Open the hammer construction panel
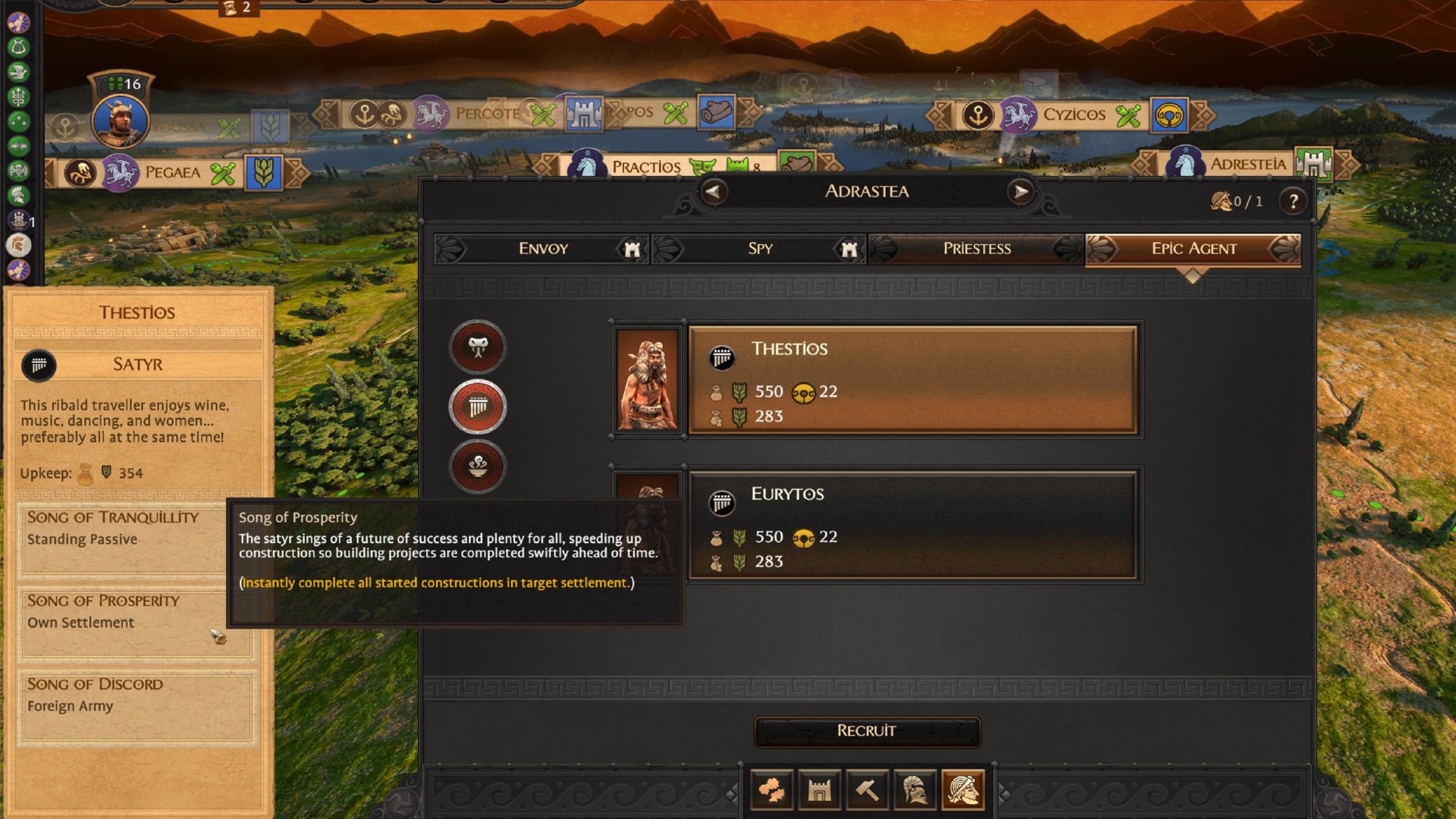 tap(867, 791)
